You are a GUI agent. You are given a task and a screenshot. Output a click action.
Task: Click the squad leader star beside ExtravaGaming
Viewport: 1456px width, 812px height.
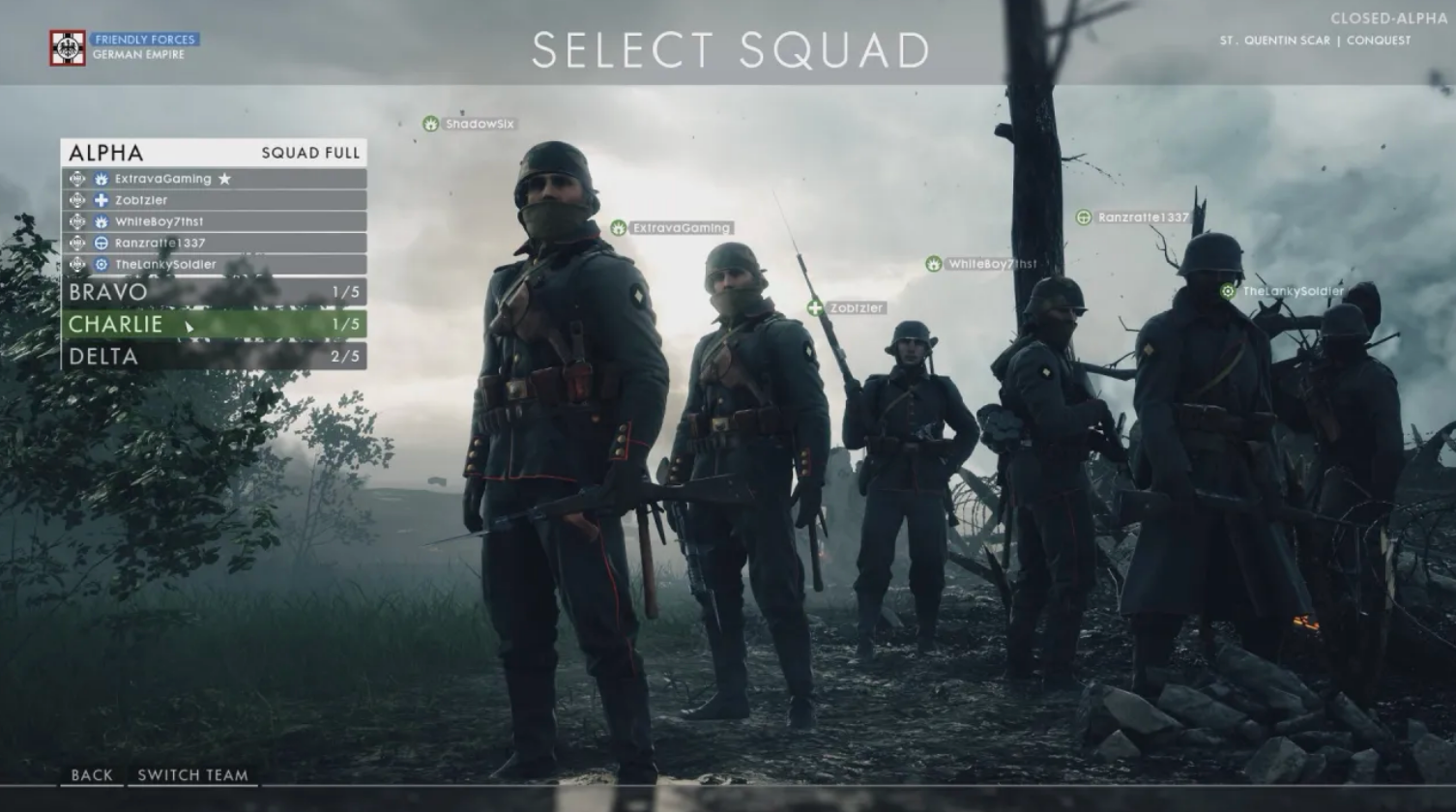[225, 179]
